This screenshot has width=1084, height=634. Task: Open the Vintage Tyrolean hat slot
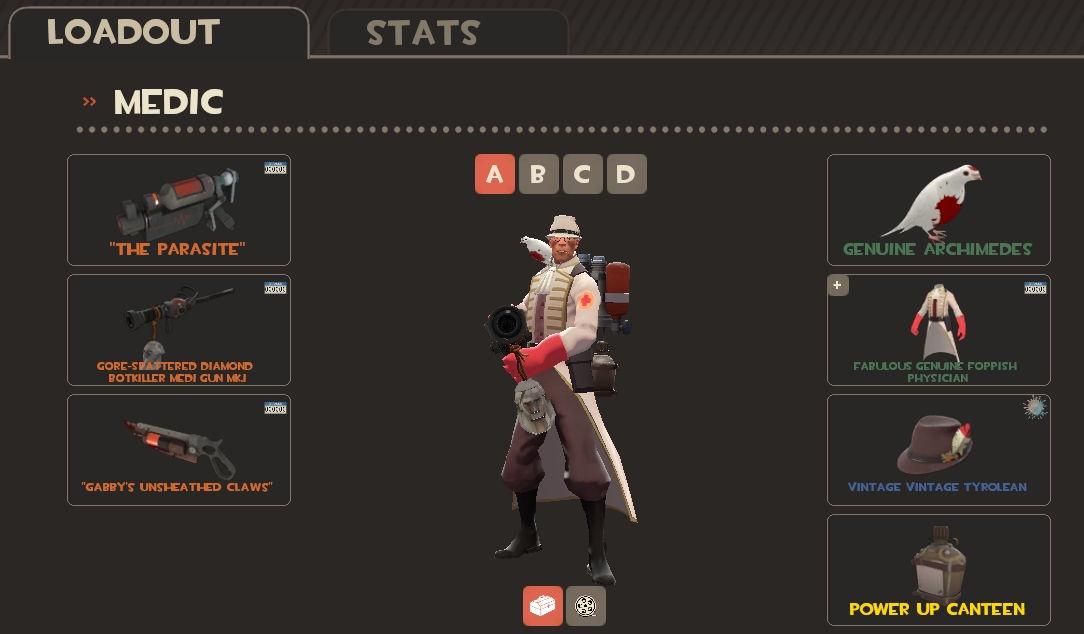pos(938,450)
